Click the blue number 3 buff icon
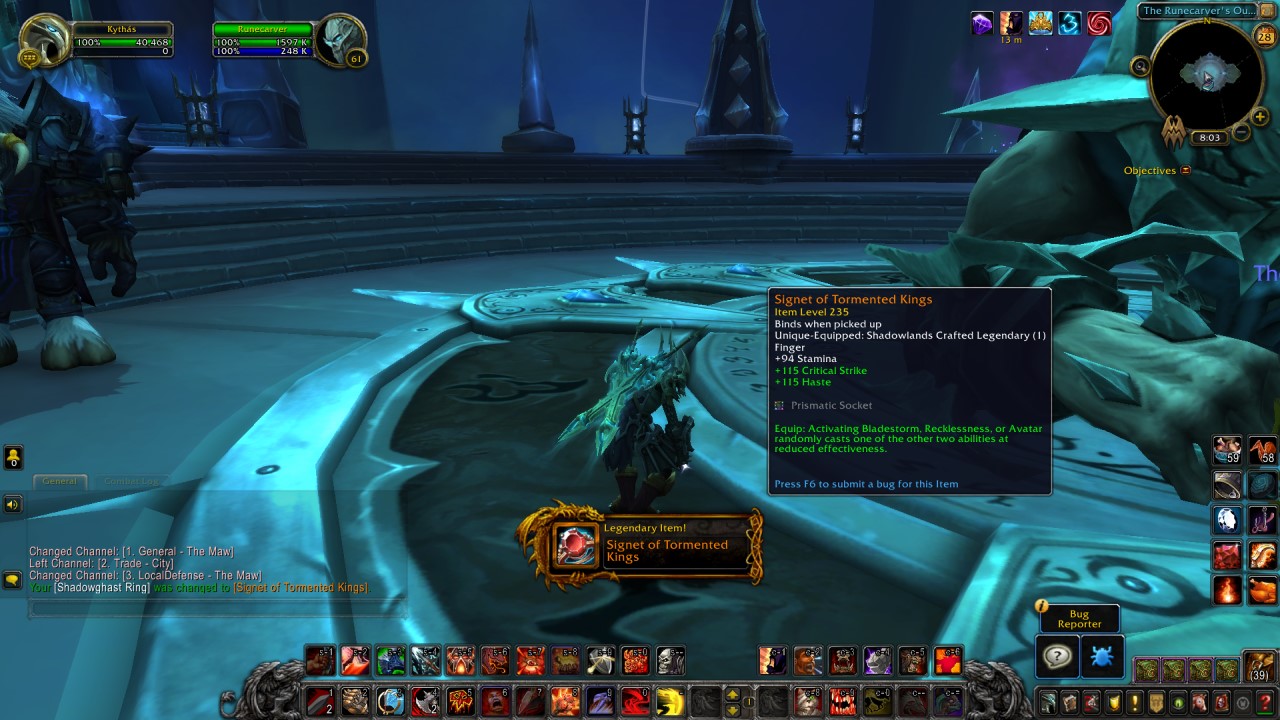The height and width of the screenshot is (720, 1280). click(1069, 23)
